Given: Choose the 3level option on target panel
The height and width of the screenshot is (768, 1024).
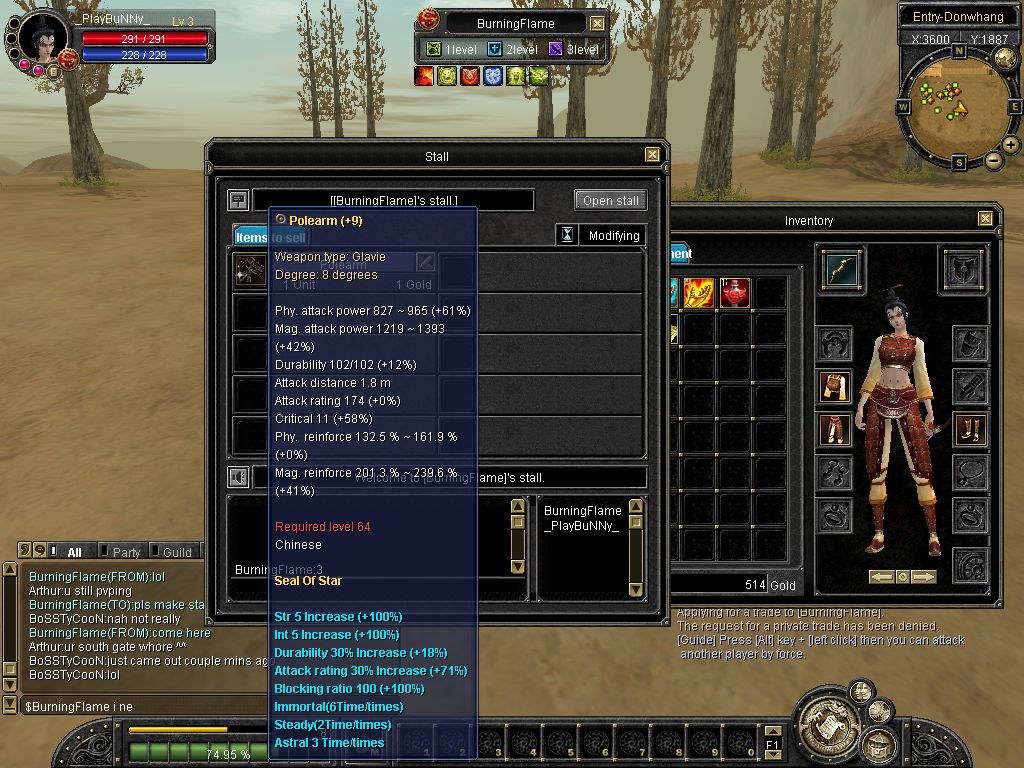Looking at the screenshot, I should coord(574,49).
